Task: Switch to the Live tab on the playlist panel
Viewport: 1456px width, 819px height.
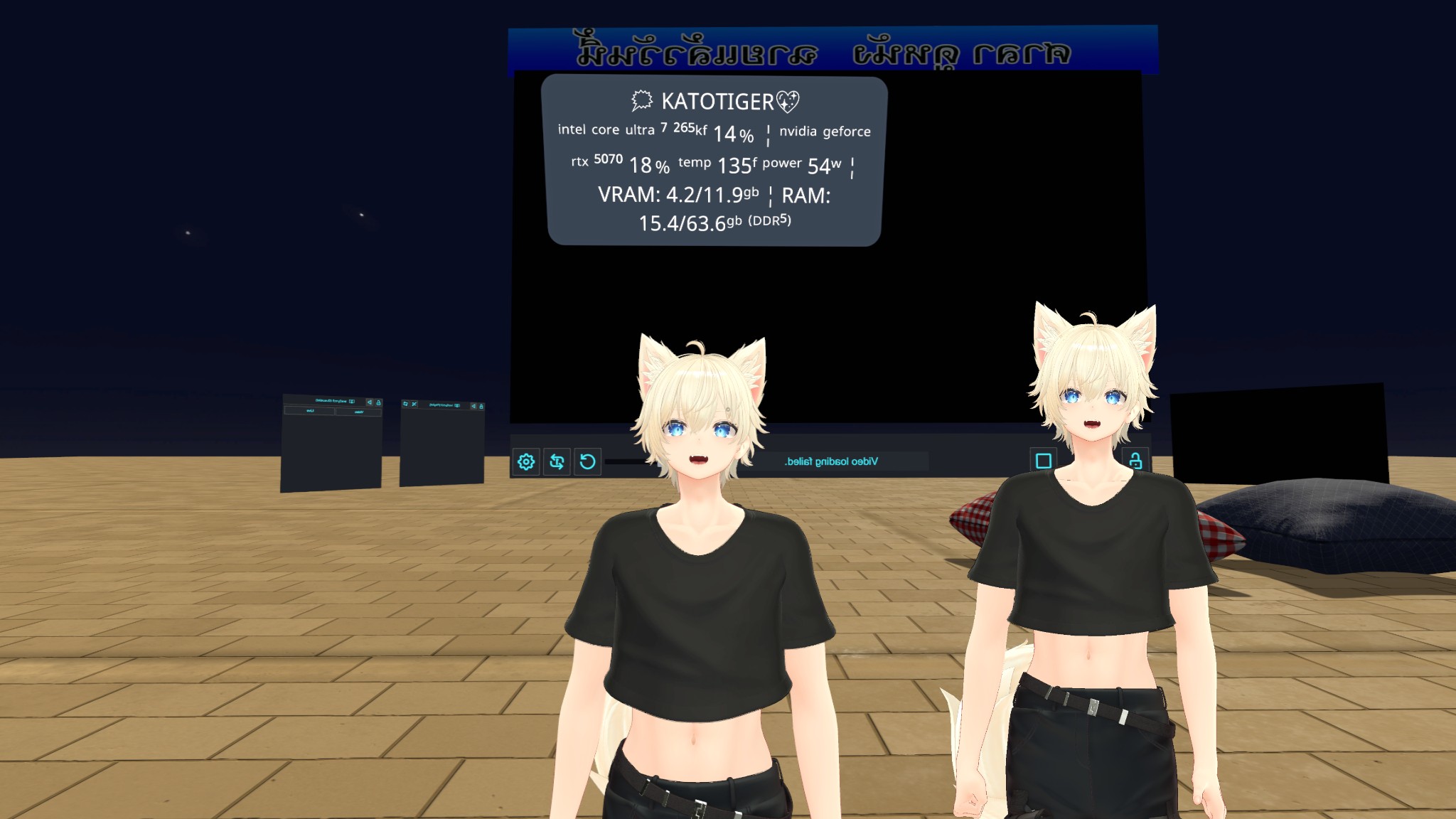Action: click(x=310, y=411)
